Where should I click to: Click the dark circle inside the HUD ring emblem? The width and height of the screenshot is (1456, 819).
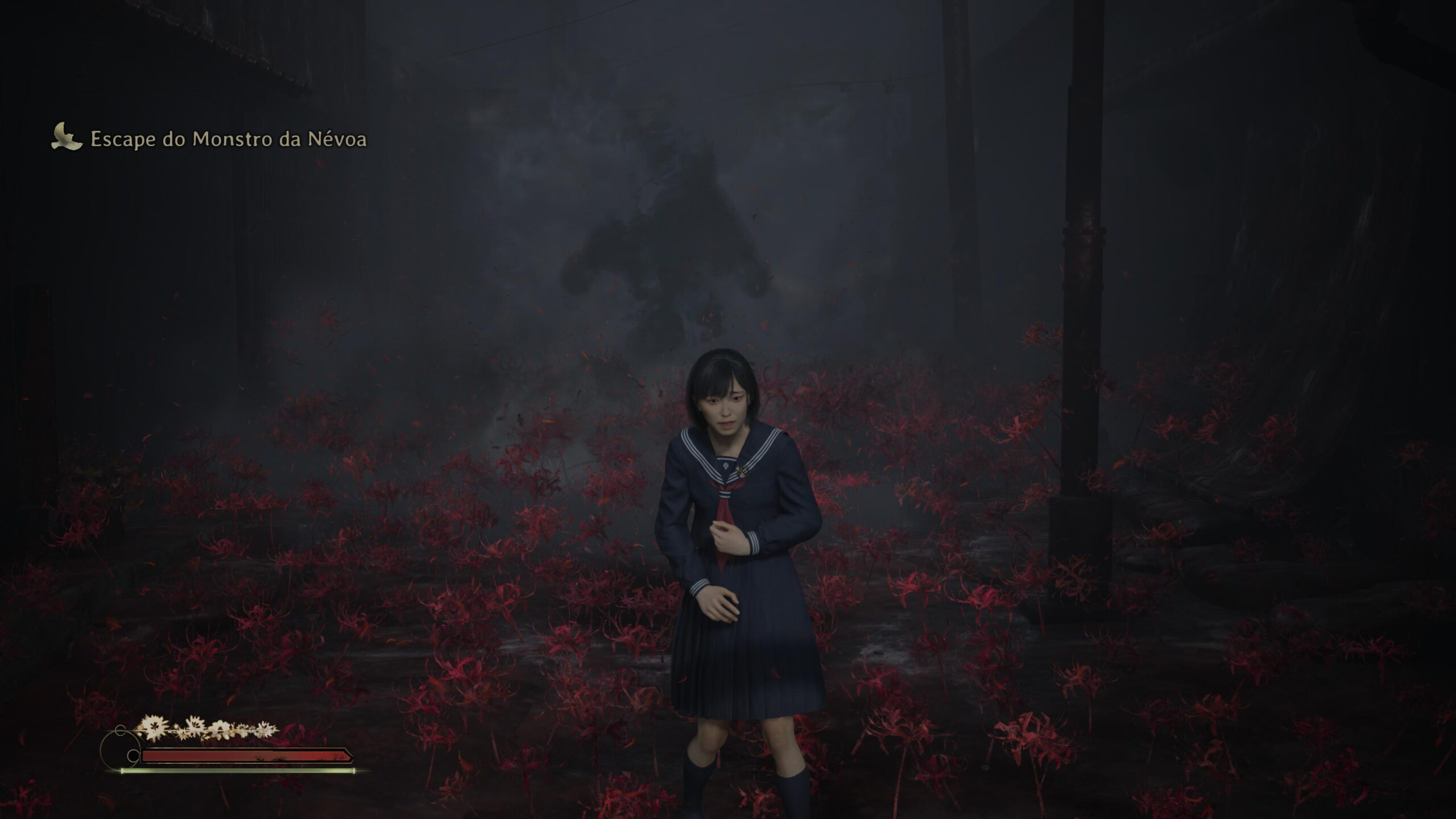pos(134,755)
